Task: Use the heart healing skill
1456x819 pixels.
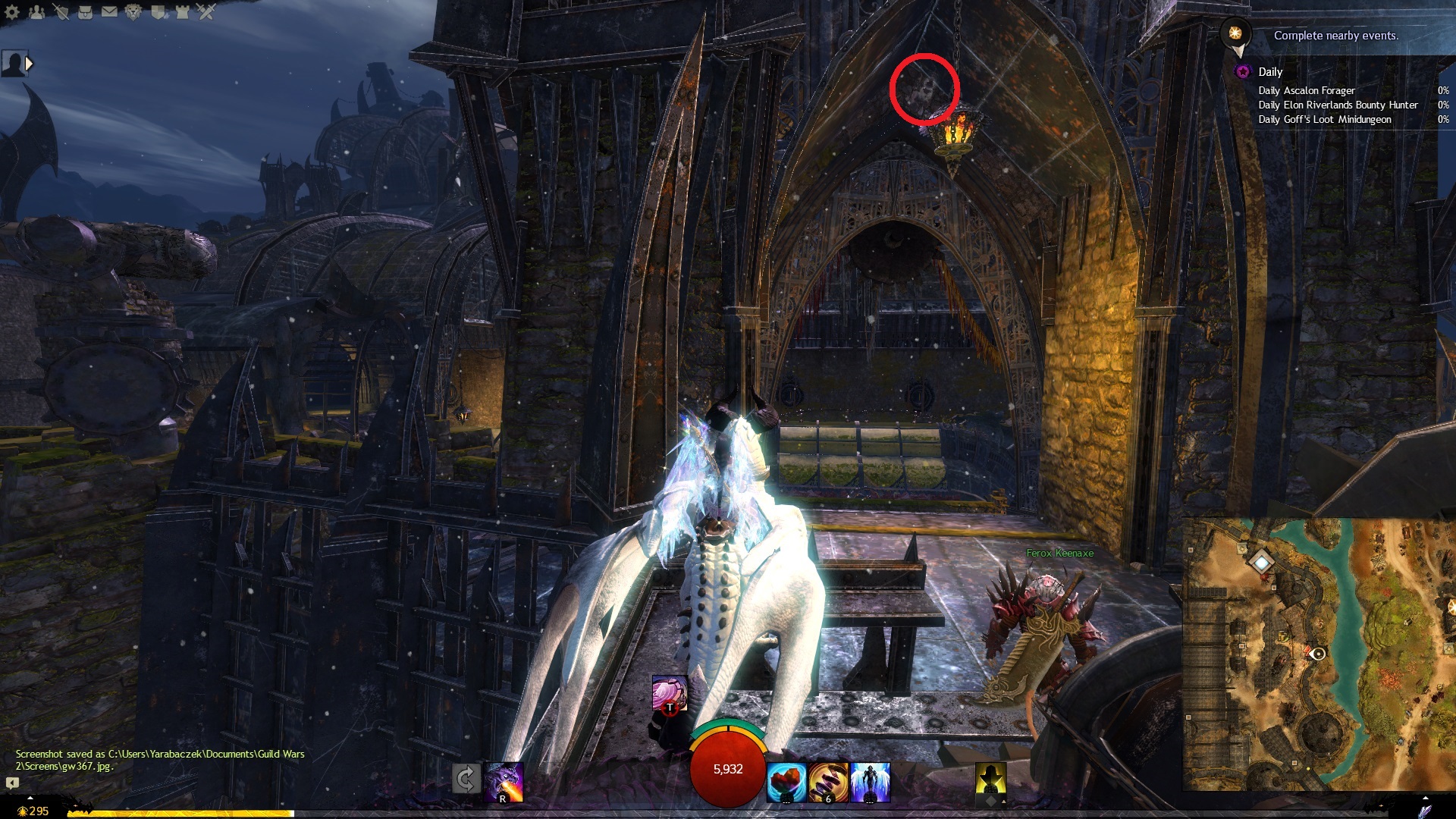Action: pyautogui.click(x=786, y=782)
